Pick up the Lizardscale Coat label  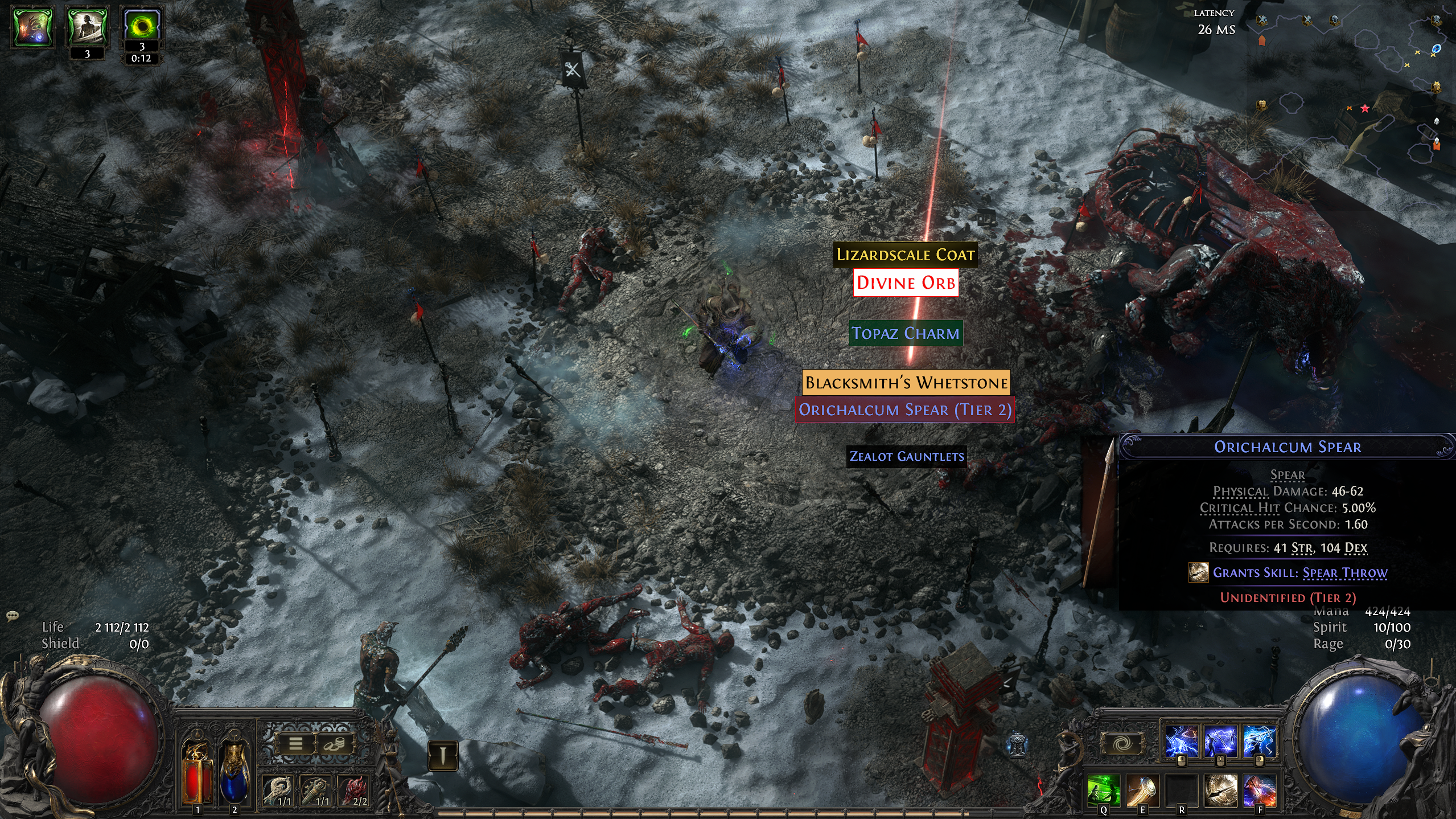coord(905,255)
